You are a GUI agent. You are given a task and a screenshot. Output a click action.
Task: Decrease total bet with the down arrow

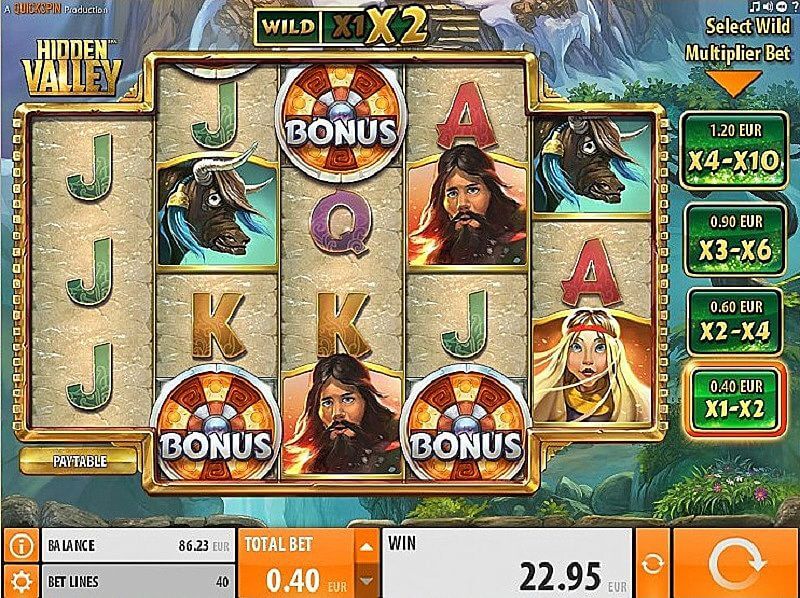367,580
